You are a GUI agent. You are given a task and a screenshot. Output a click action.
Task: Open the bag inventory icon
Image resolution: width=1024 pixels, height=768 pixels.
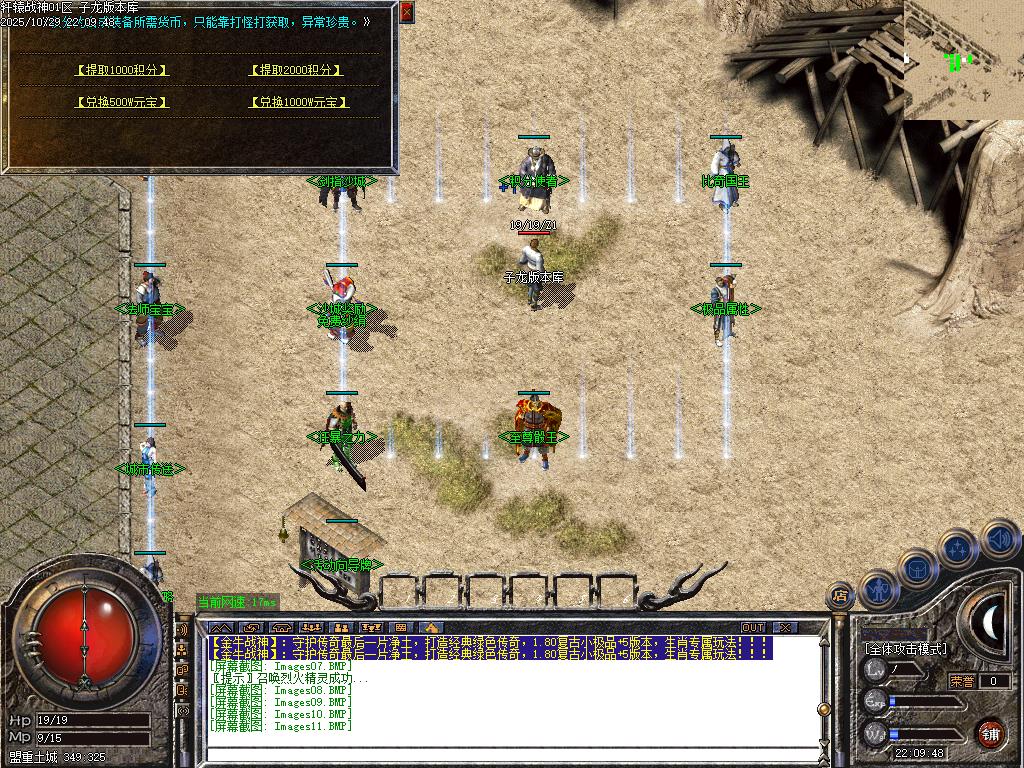[x=918, y=566]
